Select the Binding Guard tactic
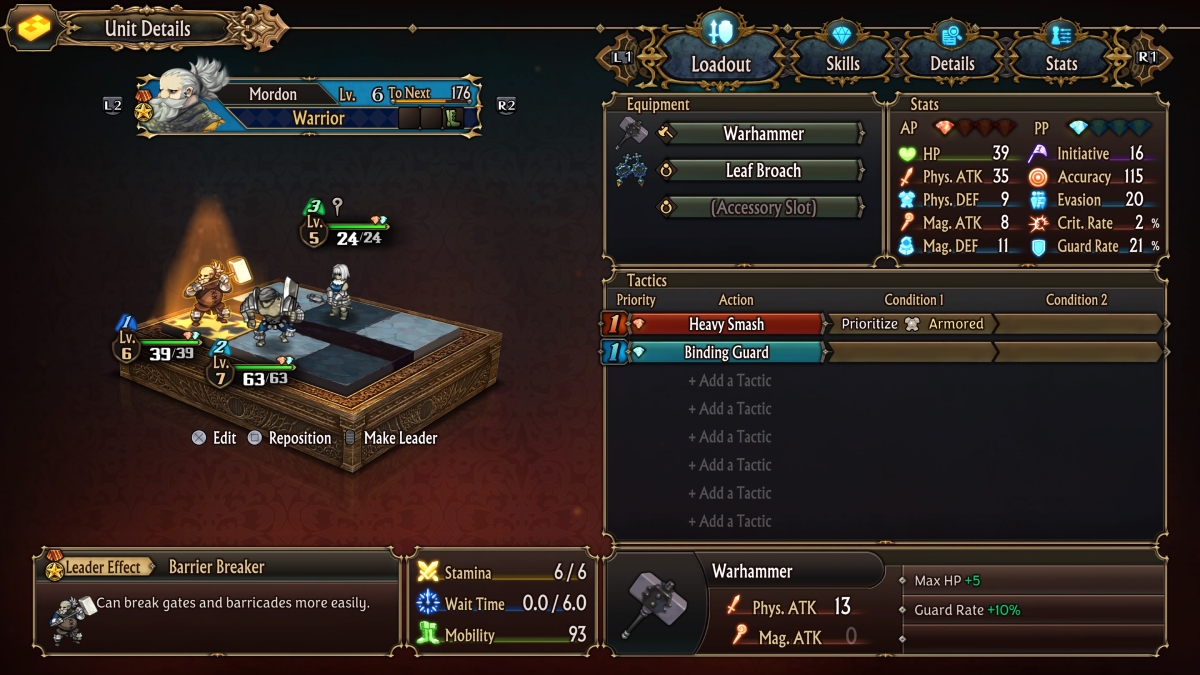Image resolution: width=1200 pixels, height=675 pixels. [725, 352]
